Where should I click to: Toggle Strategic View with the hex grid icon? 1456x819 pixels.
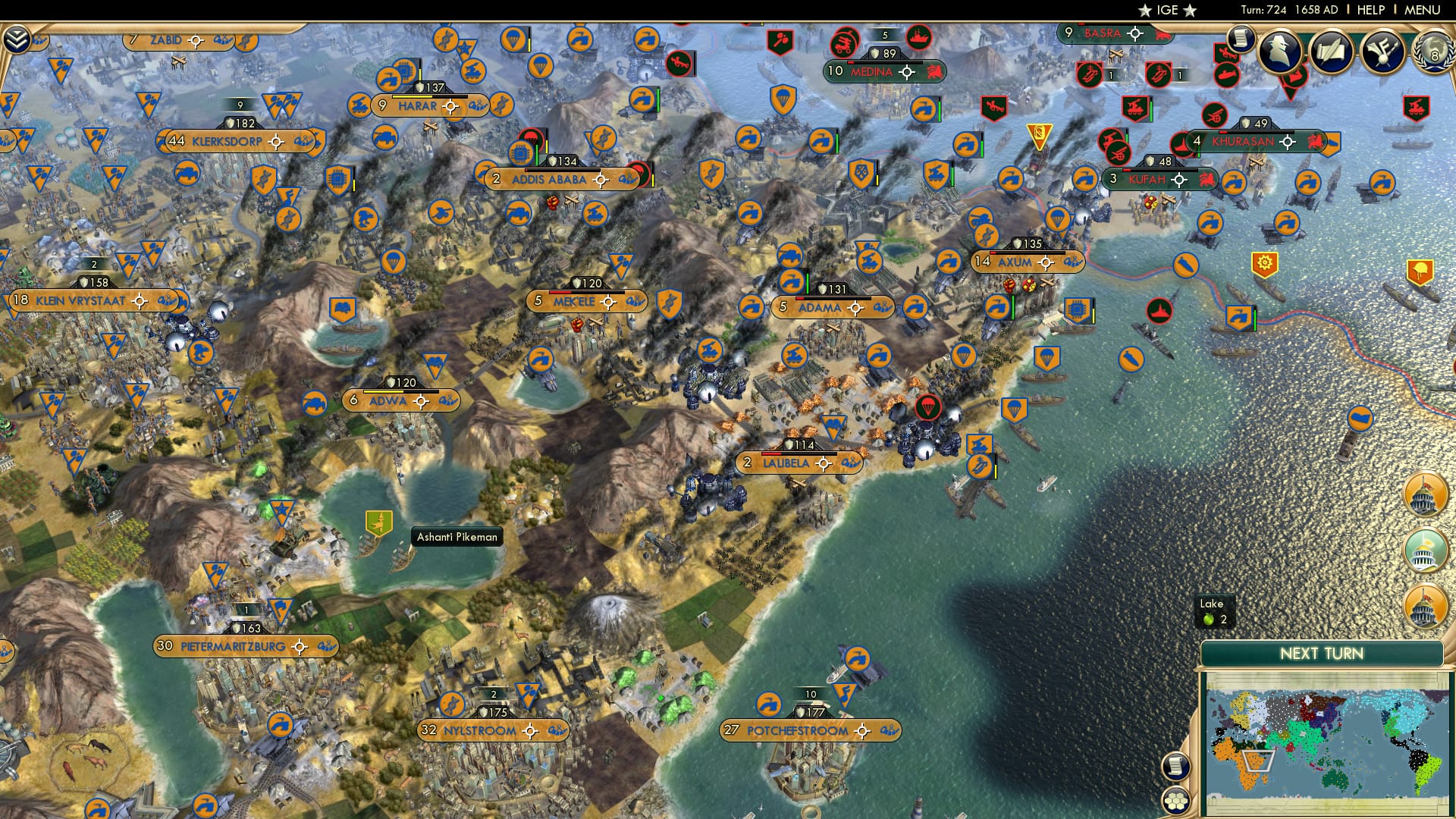coord(1174,801)
